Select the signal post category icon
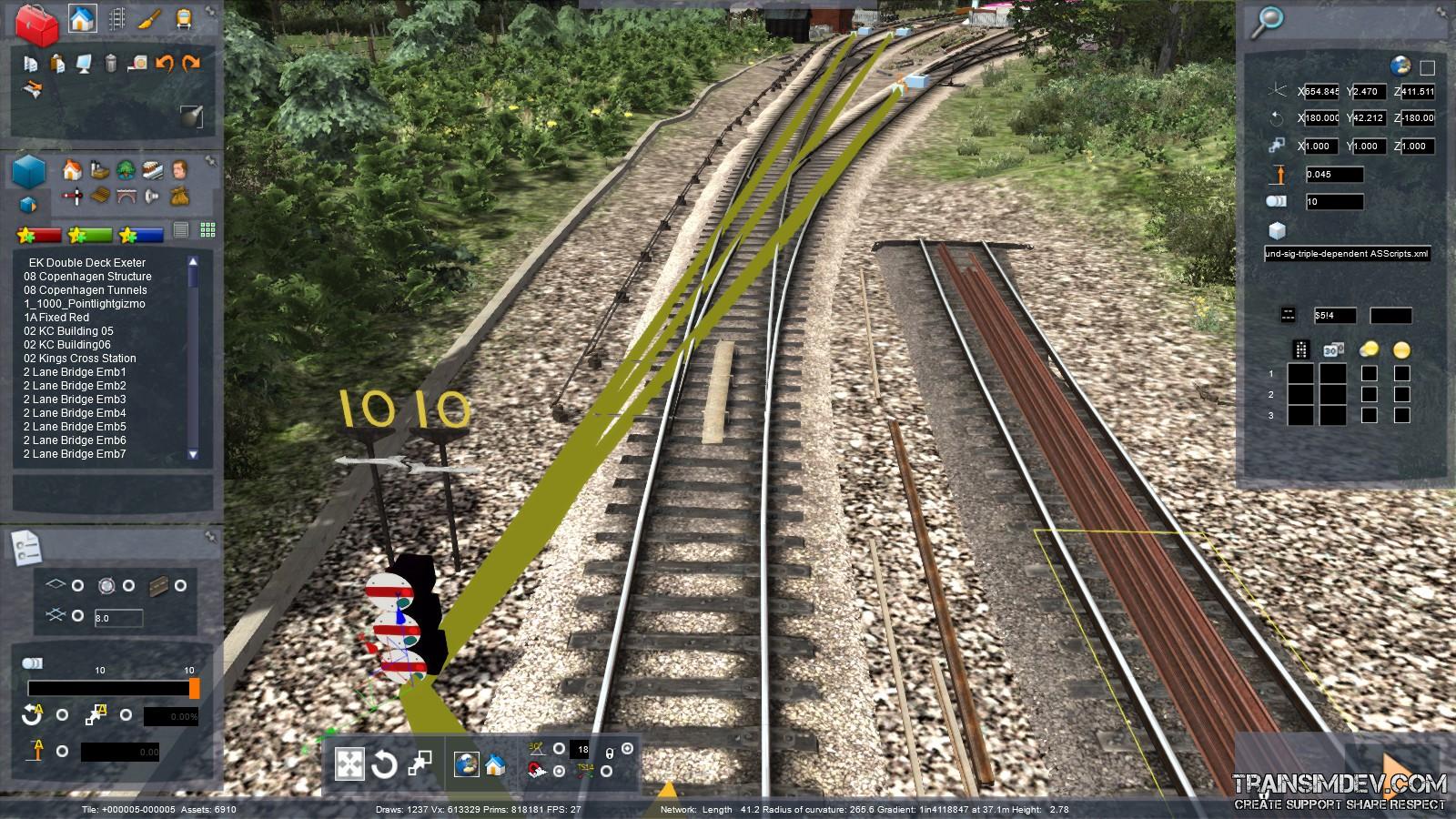 coord(75,195)
